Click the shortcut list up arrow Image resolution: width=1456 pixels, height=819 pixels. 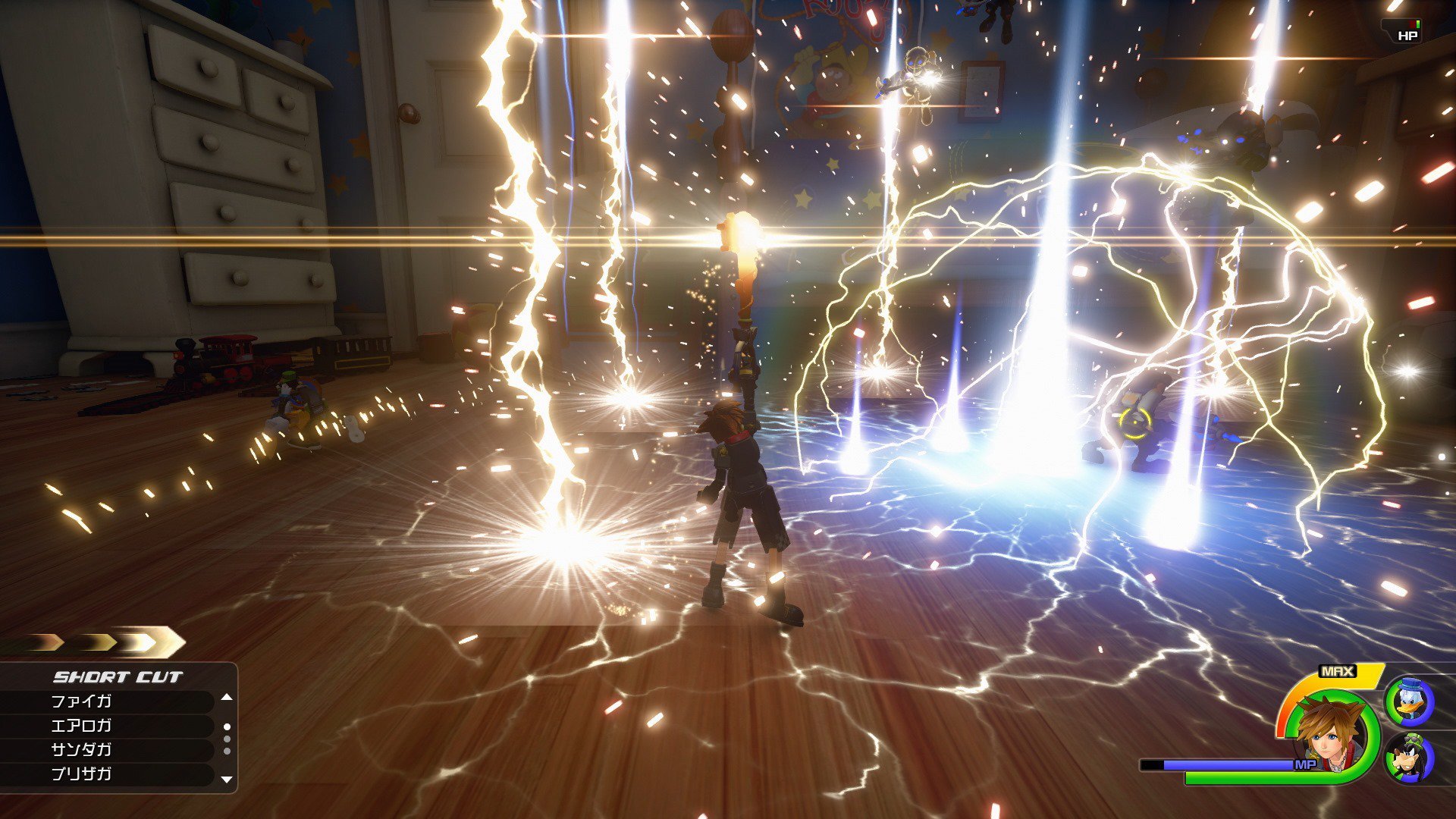(x=226, y=697)
